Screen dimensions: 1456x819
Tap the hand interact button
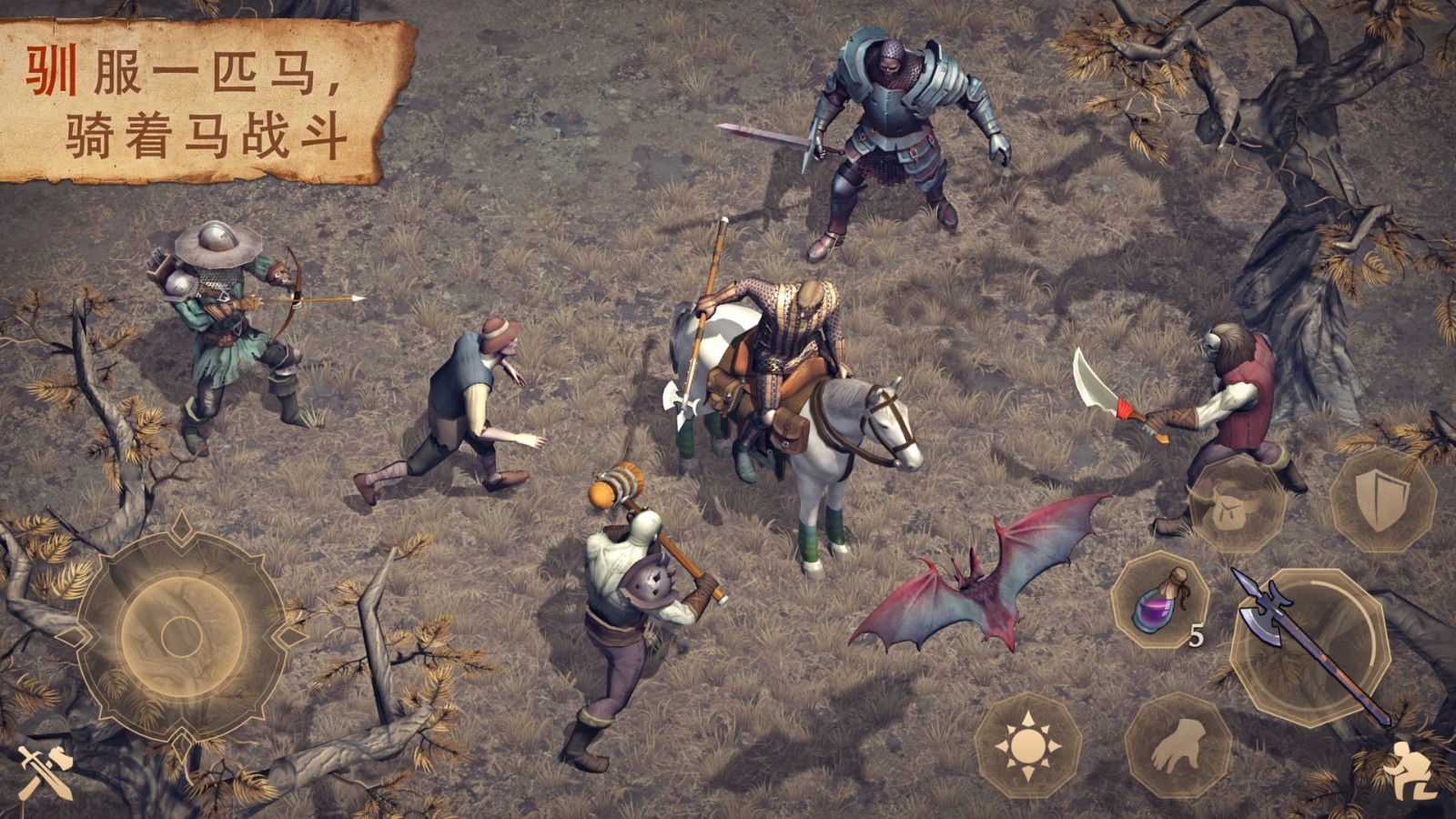pos(1178,746)
